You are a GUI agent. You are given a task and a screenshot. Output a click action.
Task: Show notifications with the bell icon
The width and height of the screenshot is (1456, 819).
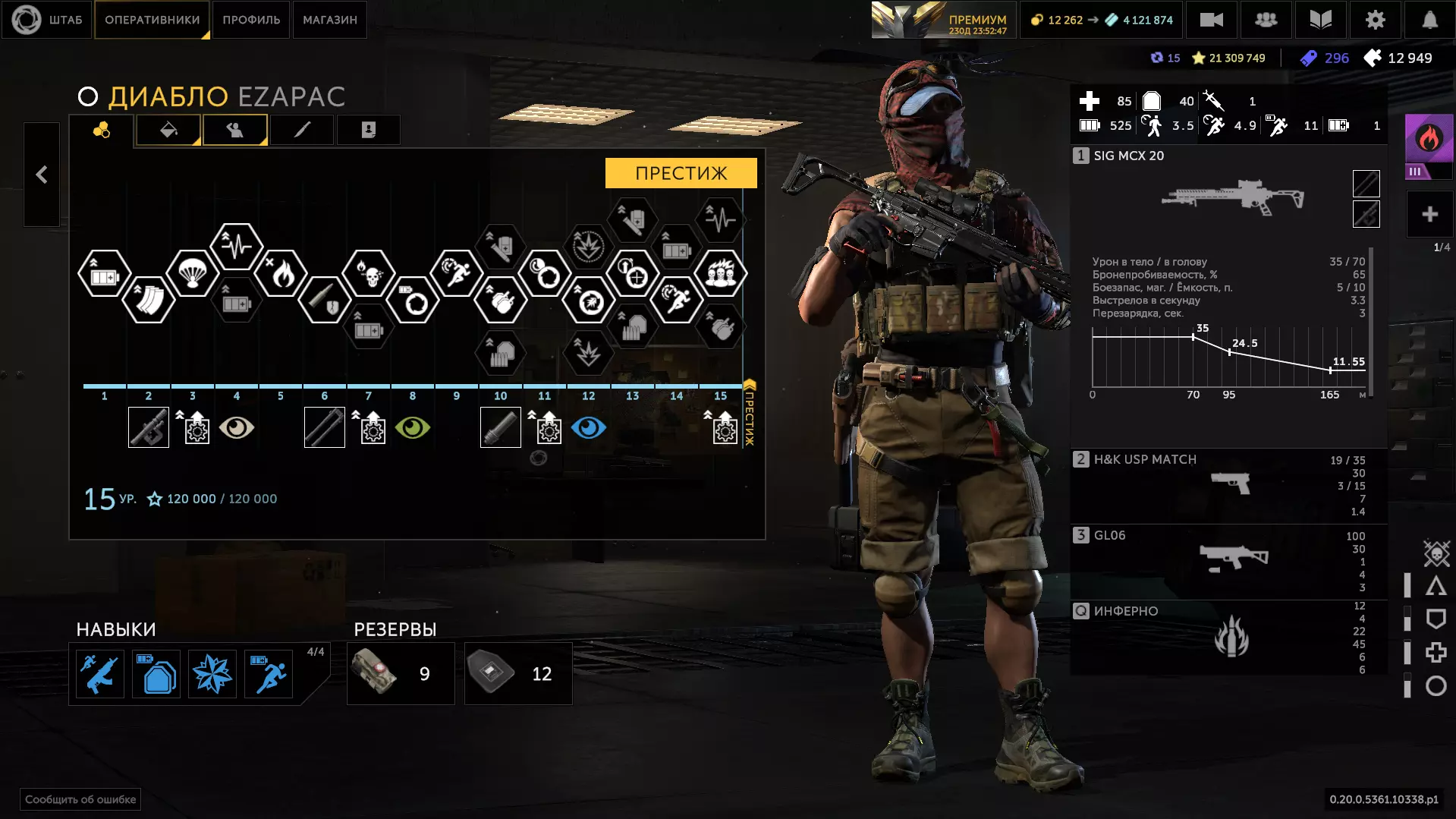1429,20
